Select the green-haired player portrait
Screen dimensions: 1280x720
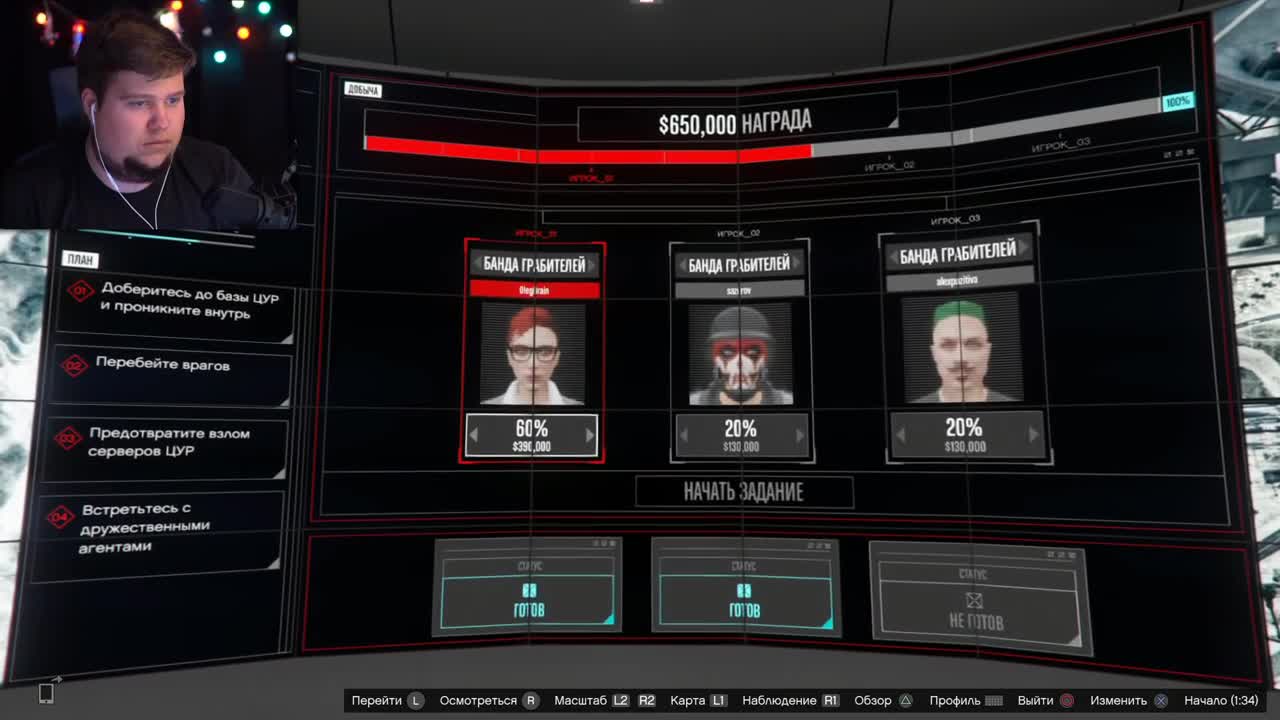962,348
